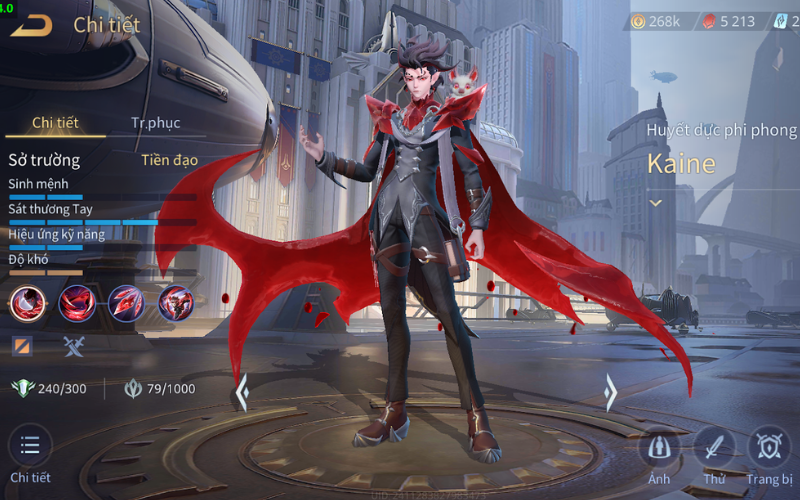This screenshot has width=800, height=500.
Task: Expand the arrow below Kaine's name
Action: [x=656, y=203]
